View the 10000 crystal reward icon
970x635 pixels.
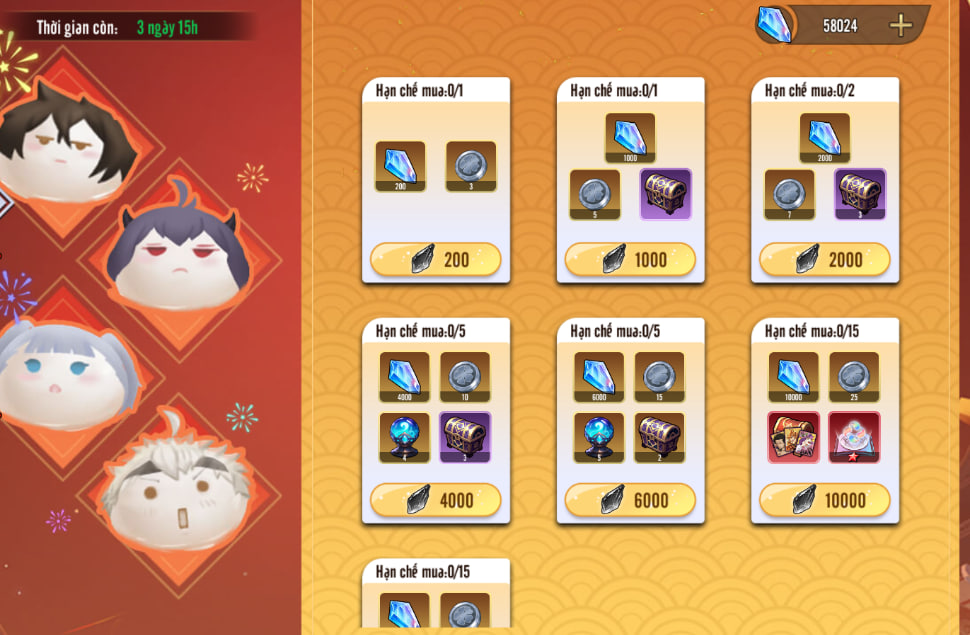point(794,376)
